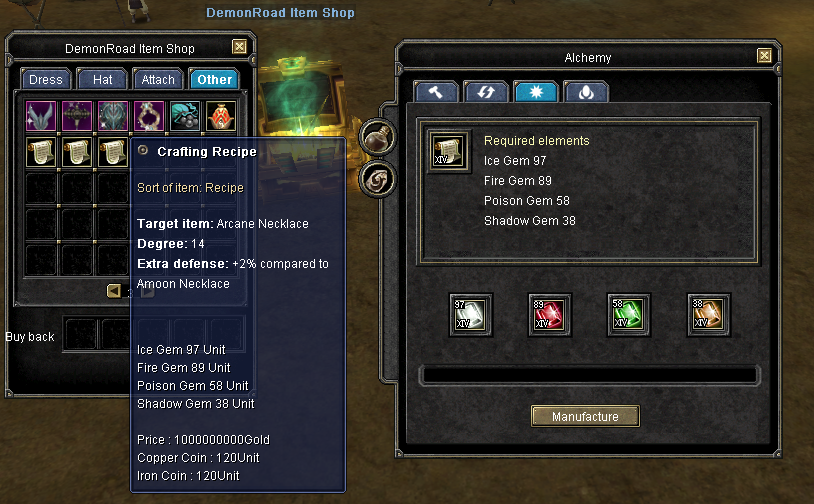Close the Alchemy window
The image size is (814, 504).
pyautogui.click(x=764, y=56)
